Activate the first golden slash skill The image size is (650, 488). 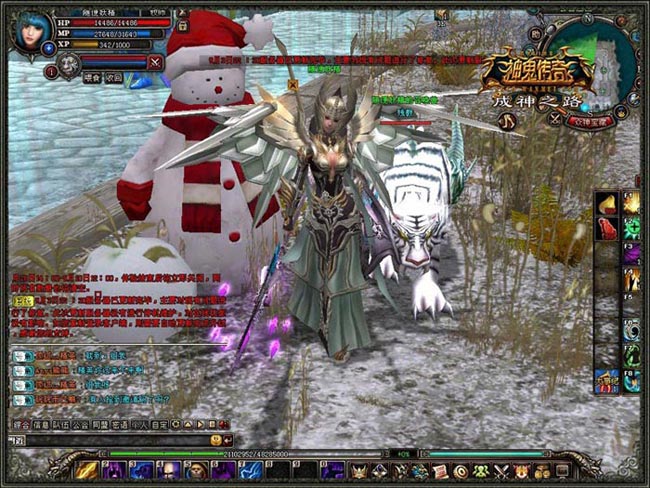[x=87, y=469]
